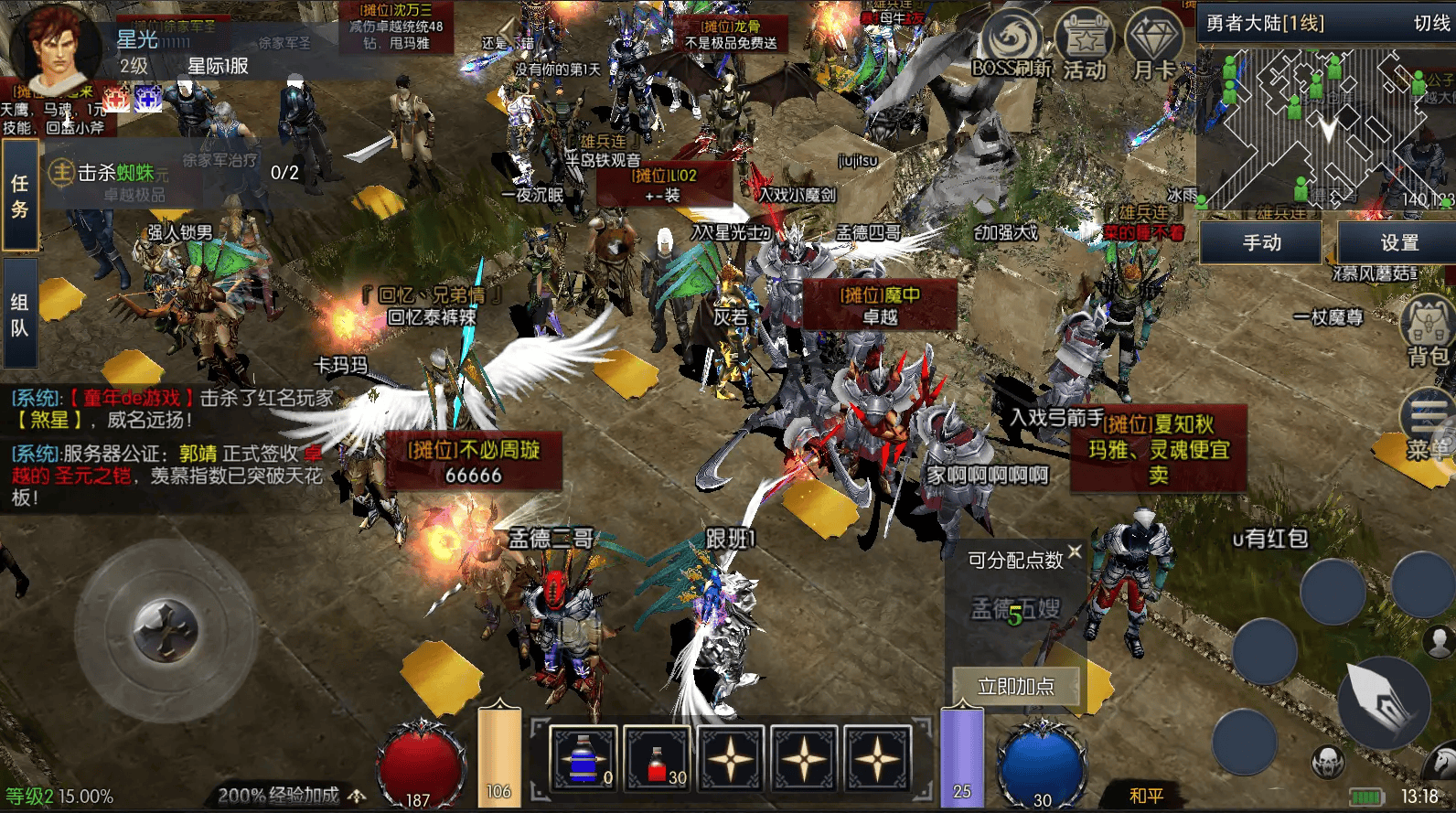Open the 活动 events icon
The width and height of the screenshot is (1456, 813).
point(1085,46)
